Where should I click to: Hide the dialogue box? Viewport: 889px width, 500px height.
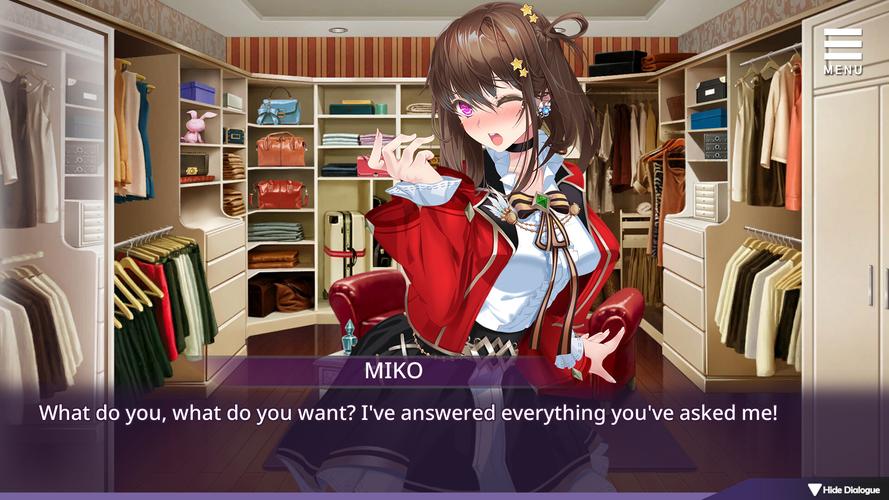(844, 490)
